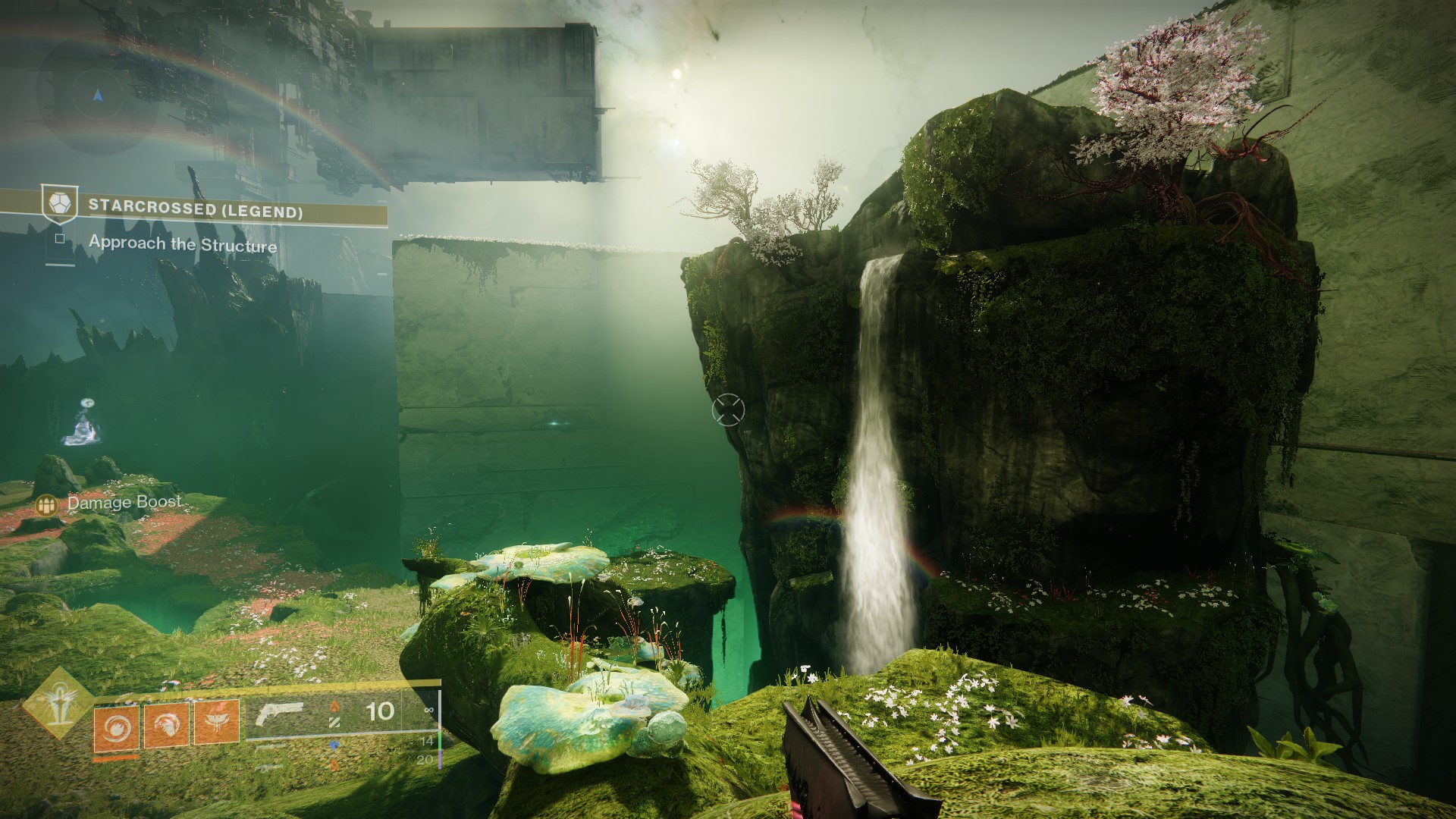Use the swirling flame grenade ability
Image resolution: width=1456 pixels, height=819 pixels.
point(117,726)
